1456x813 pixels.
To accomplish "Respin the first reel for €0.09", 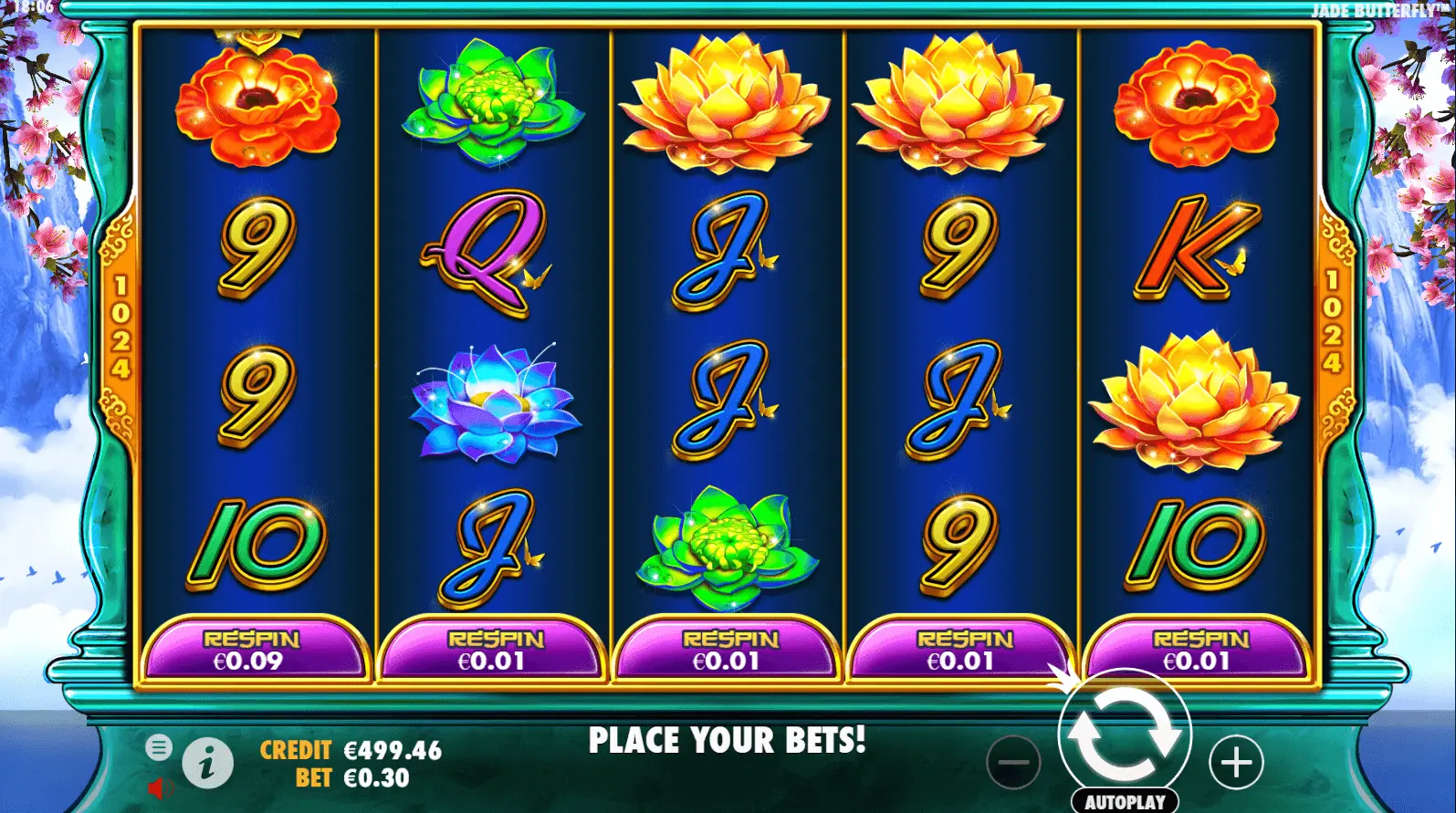I will (x=253, y=650).
